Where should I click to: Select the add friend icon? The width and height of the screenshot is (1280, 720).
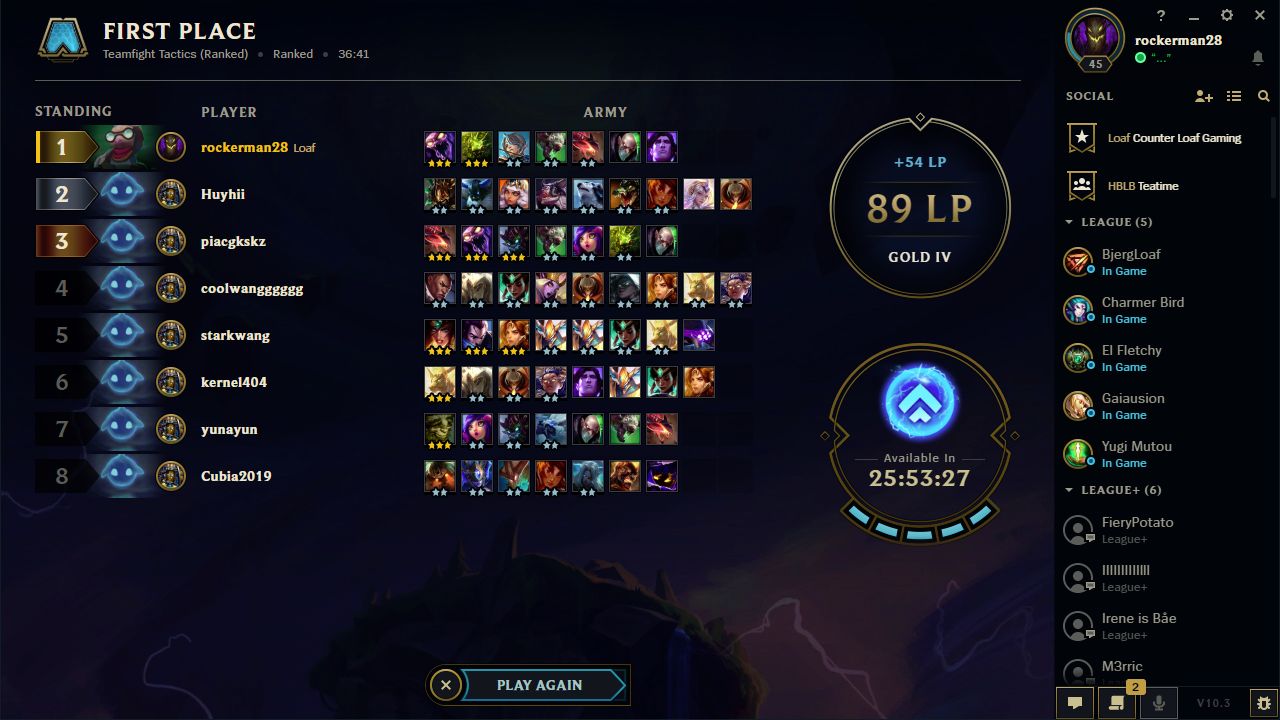point(1204,96)
